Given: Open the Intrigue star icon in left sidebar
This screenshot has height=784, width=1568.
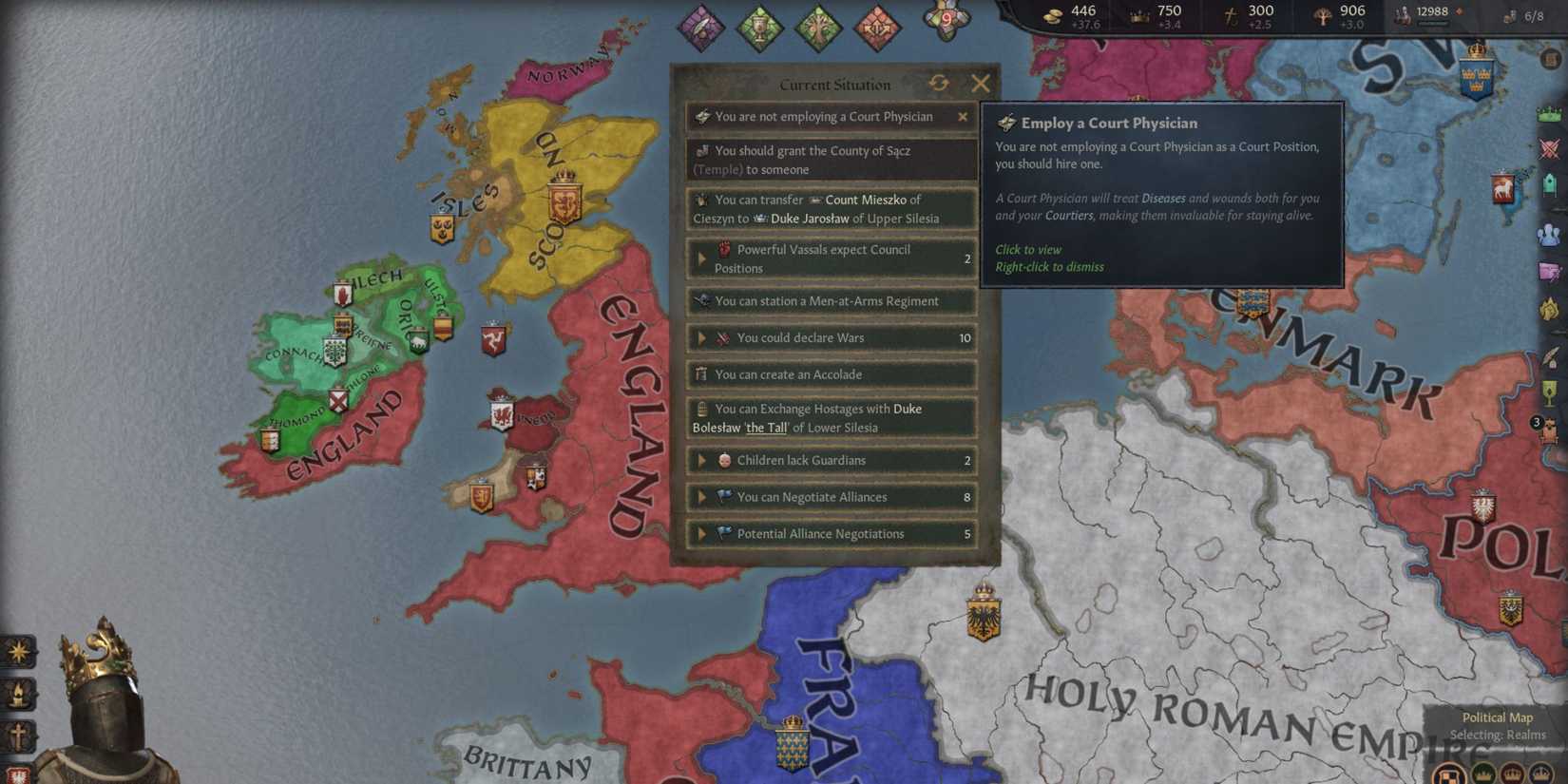Looking at the screenshot, I should tap(19, 652).
